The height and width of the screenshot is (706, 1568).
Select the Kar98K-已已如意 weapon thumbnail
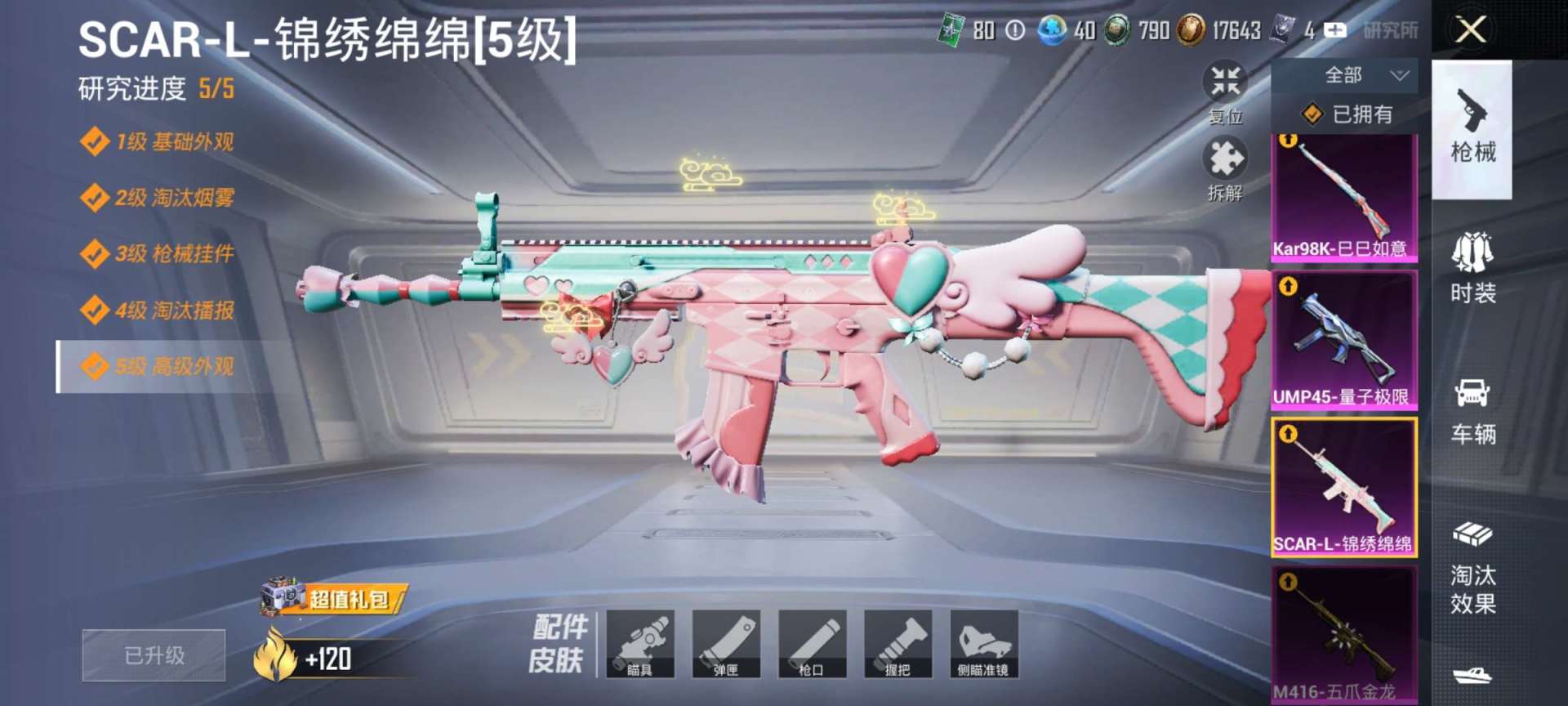[x=1345, y=196]
